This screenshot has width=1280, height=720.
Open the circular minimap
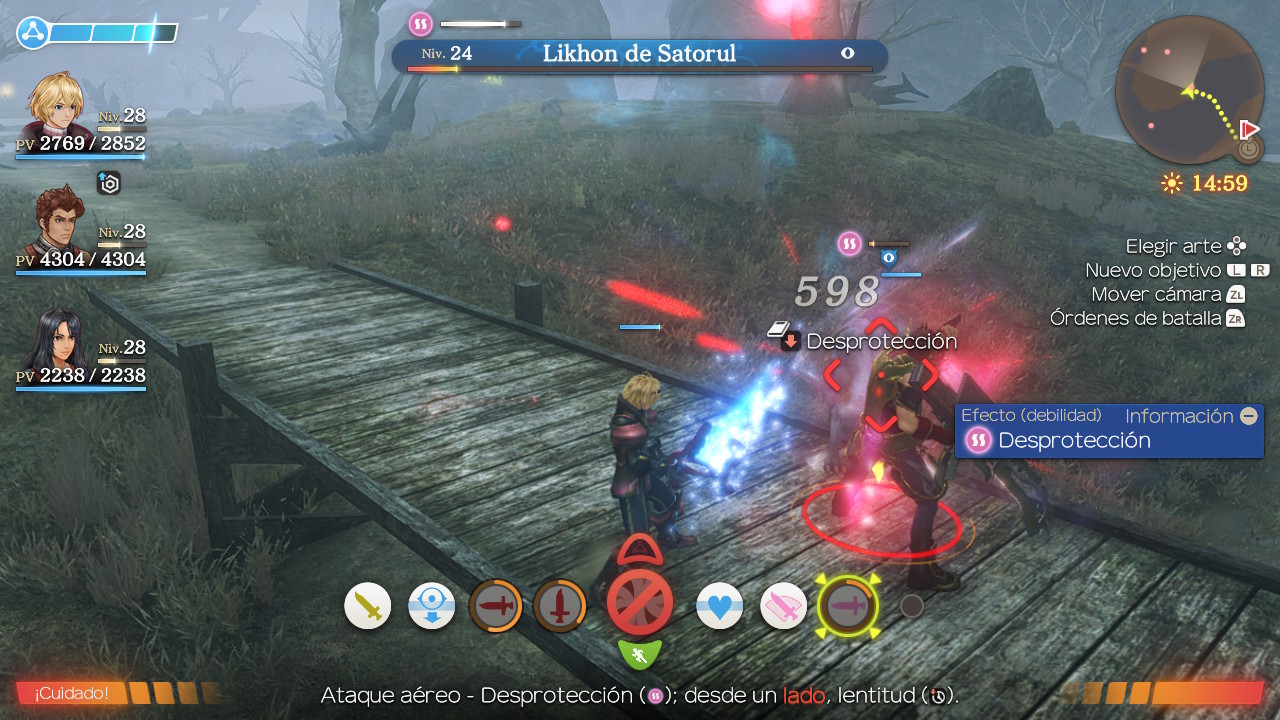point(1189,90)
